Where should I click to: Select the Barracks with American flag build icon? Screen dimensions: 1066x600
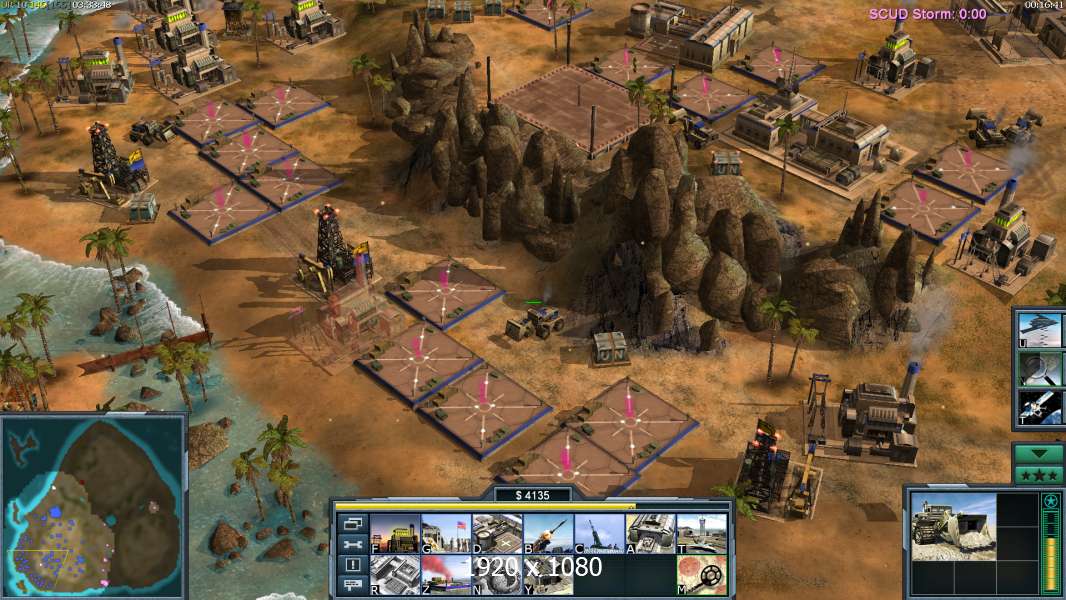[x=445, y=534]
